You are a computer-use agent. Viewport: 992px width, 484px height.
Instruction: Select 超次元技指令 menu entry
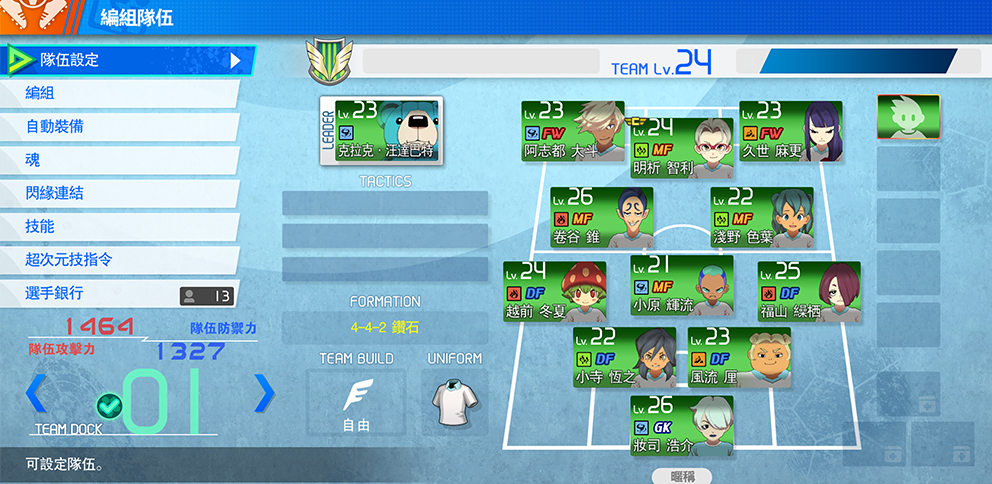point(120,260)
